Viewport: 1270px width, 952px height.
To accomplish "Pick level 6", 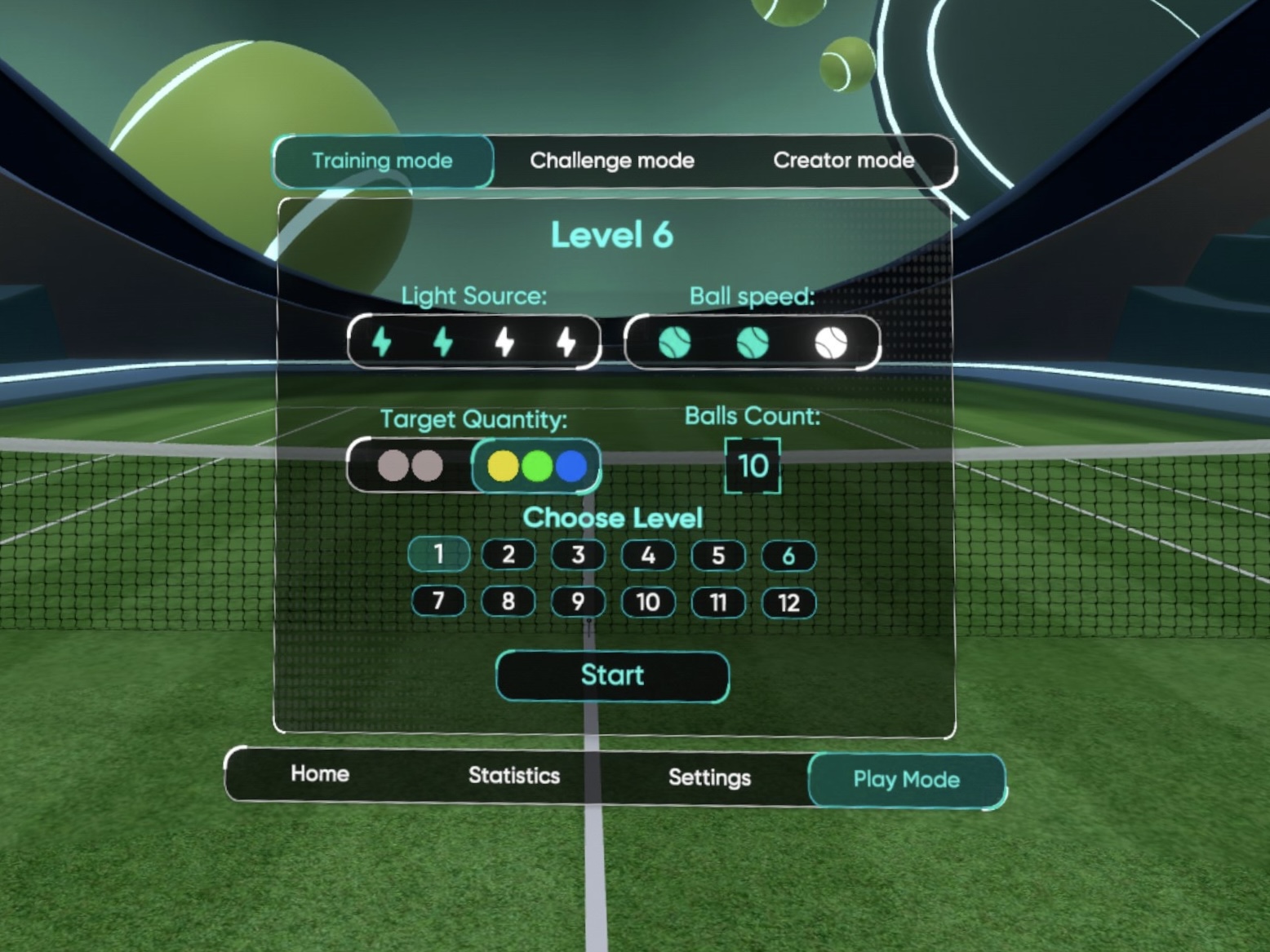I will (788, 556).
